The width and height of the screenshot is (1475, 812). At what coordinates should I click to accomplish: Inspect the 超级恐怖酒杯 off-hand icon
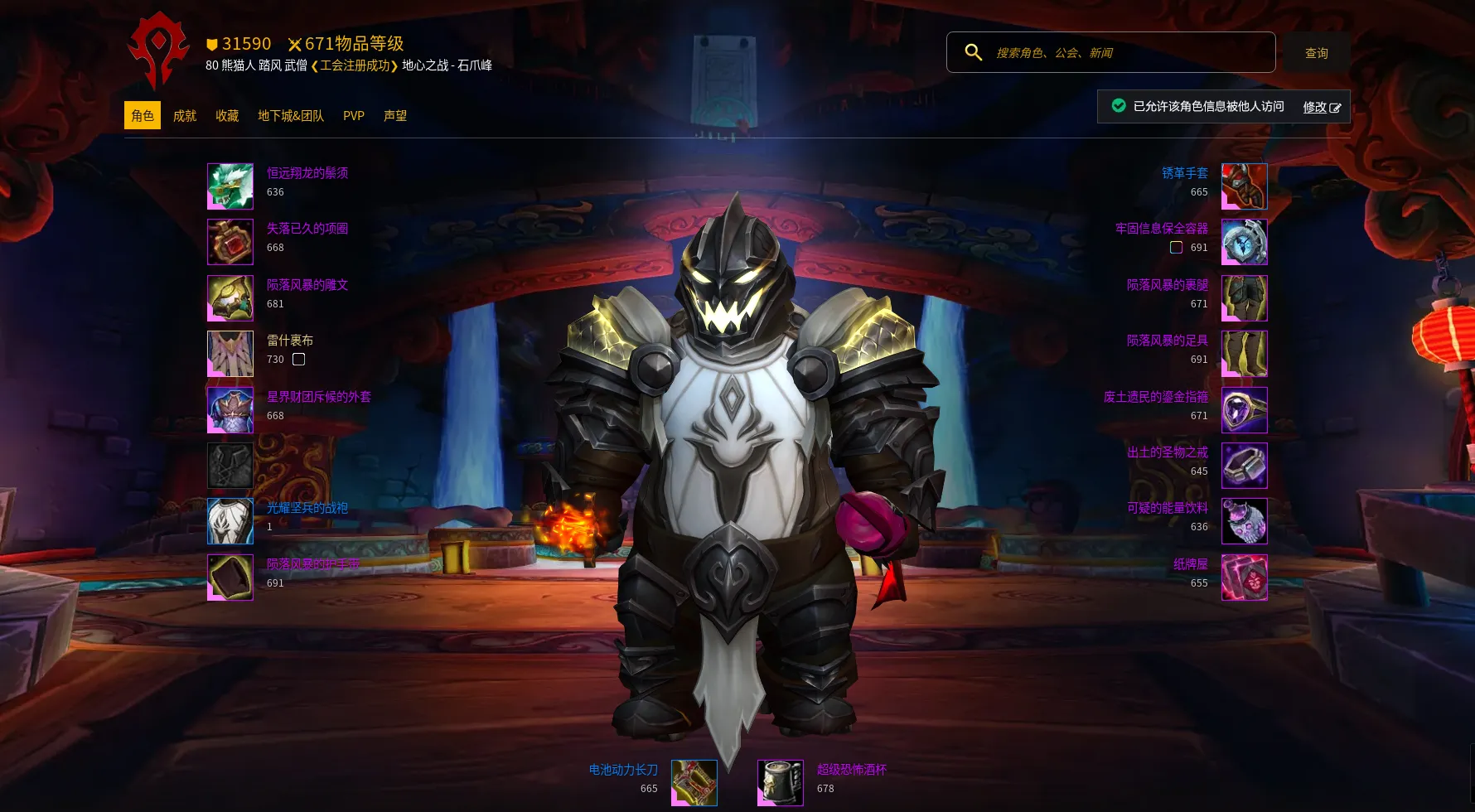781,783
